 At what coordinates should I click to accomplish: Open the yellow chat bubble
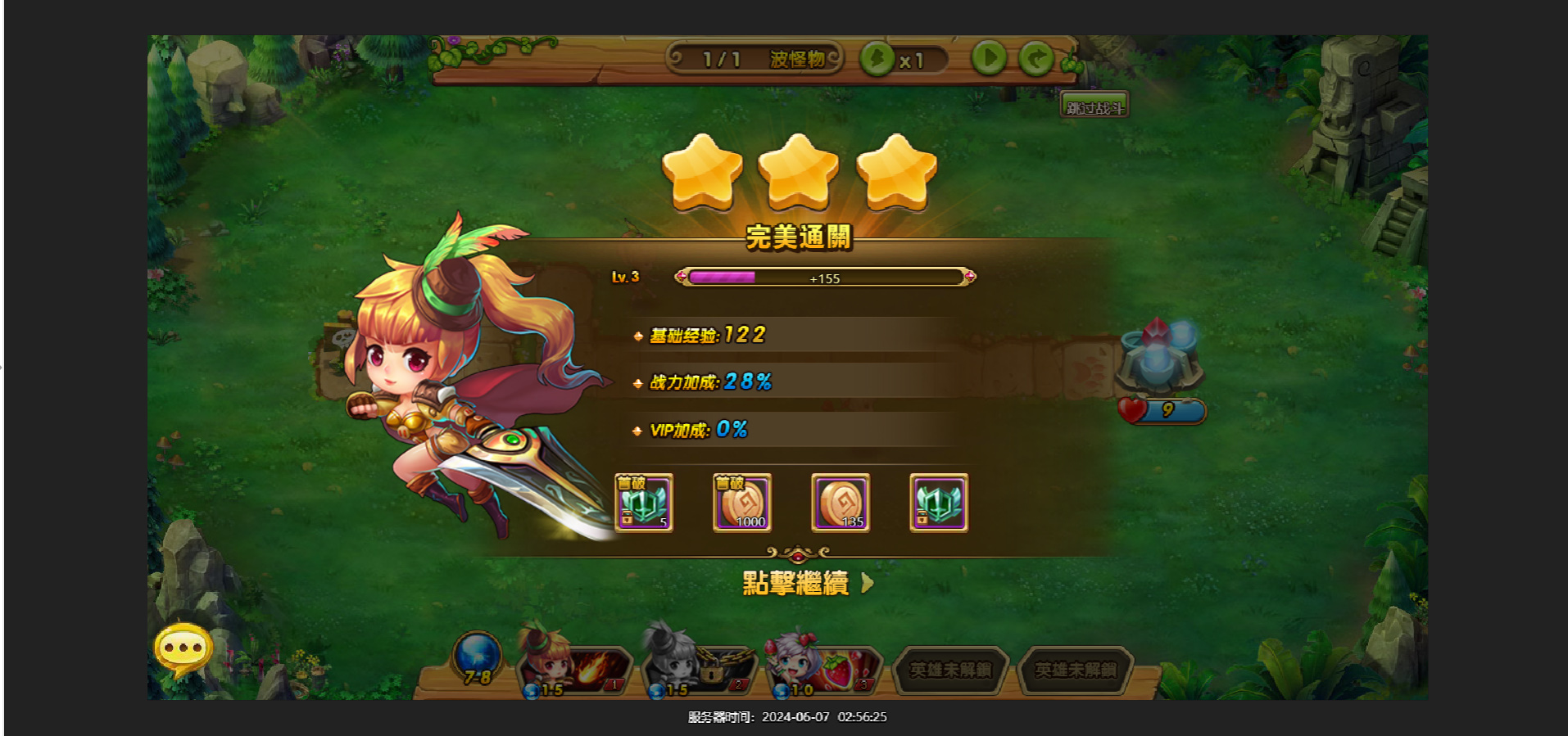click(184, 649)
